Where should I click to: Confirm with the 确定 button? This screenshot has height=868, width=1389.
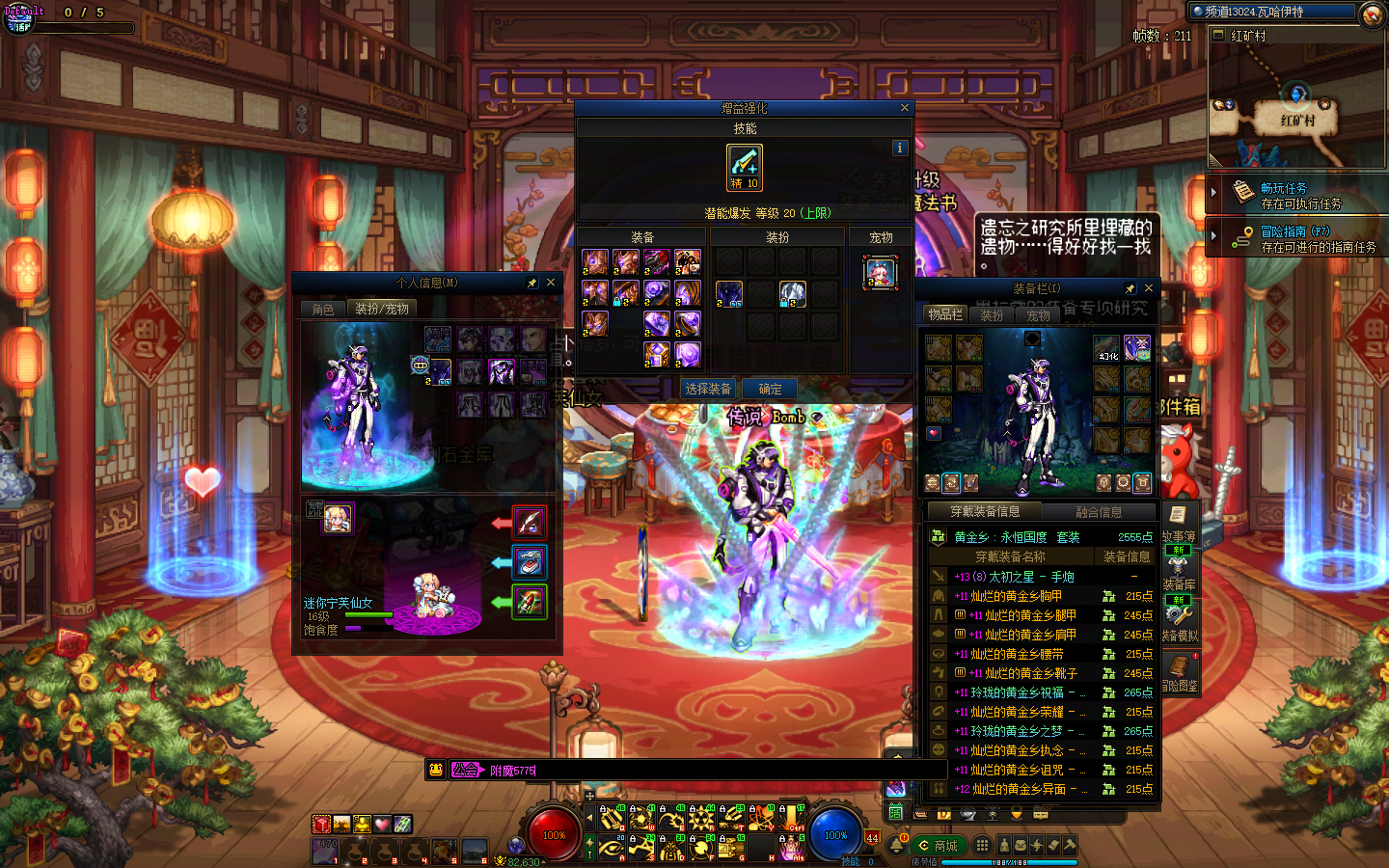pos(770,389)
